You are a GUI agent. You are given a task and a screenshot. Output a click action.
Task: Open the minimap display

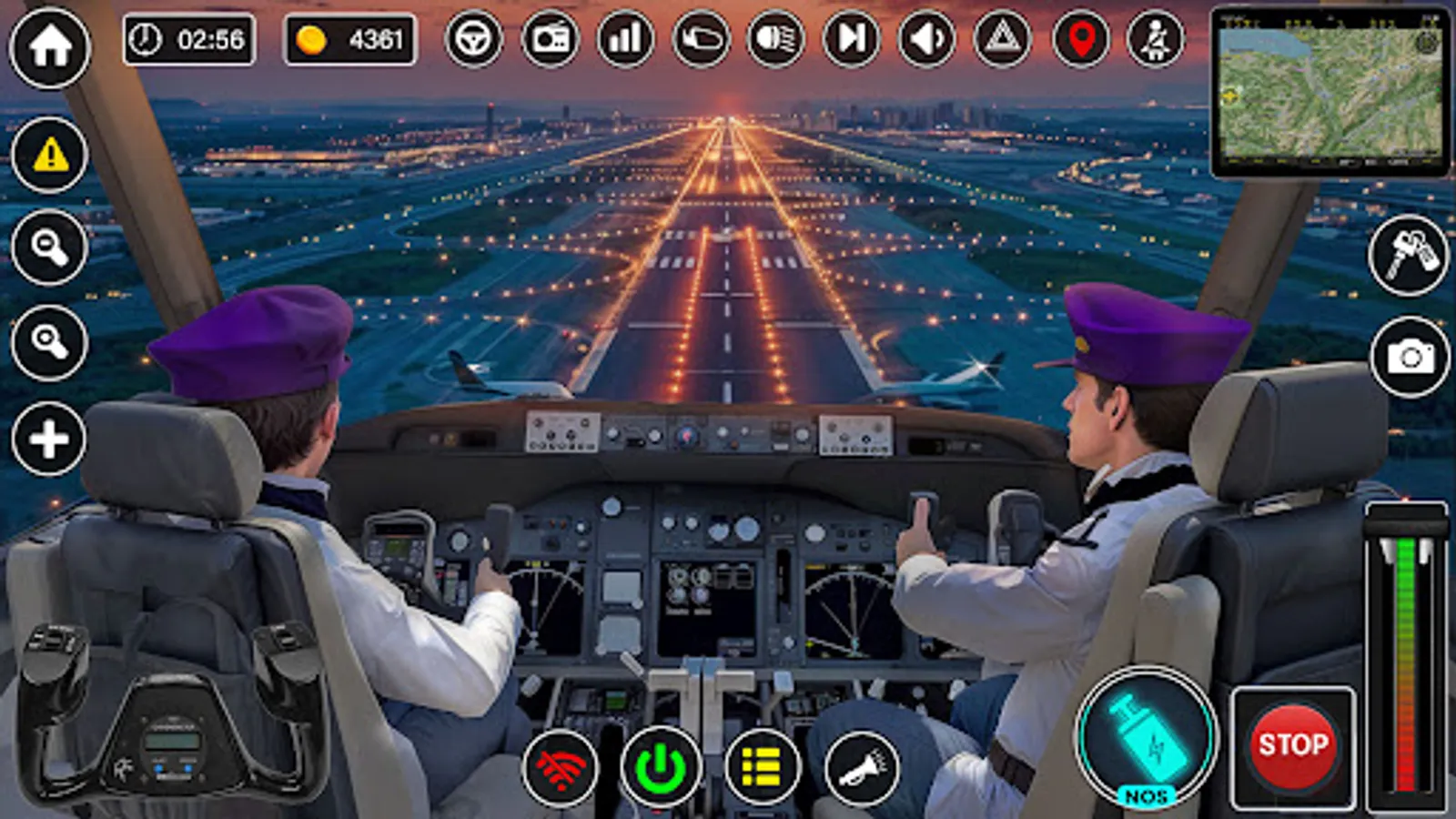coord(1329,91)
